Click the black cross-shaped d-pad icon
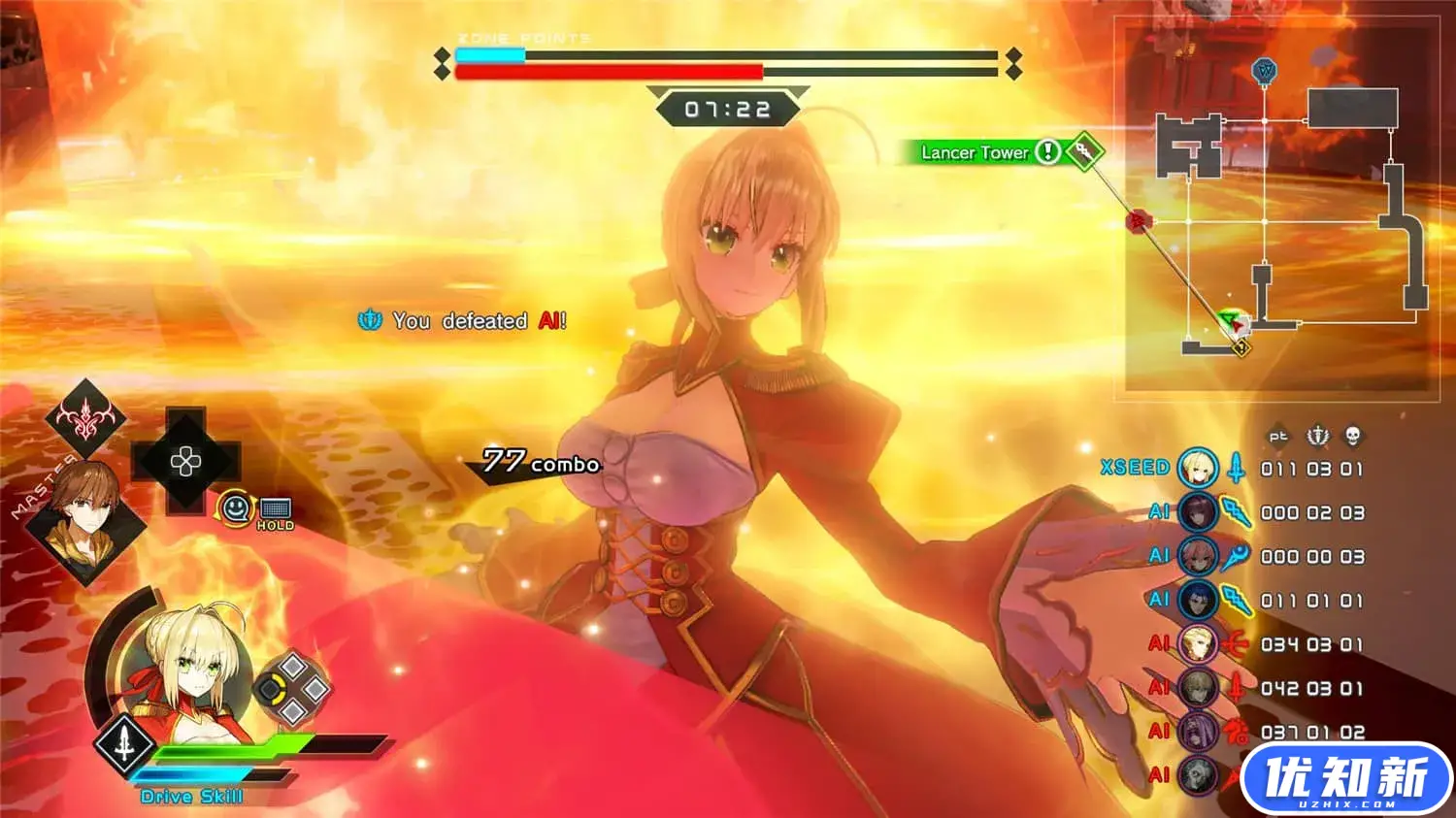Screen dimensions: 1456x818 [x=185, y=461]
